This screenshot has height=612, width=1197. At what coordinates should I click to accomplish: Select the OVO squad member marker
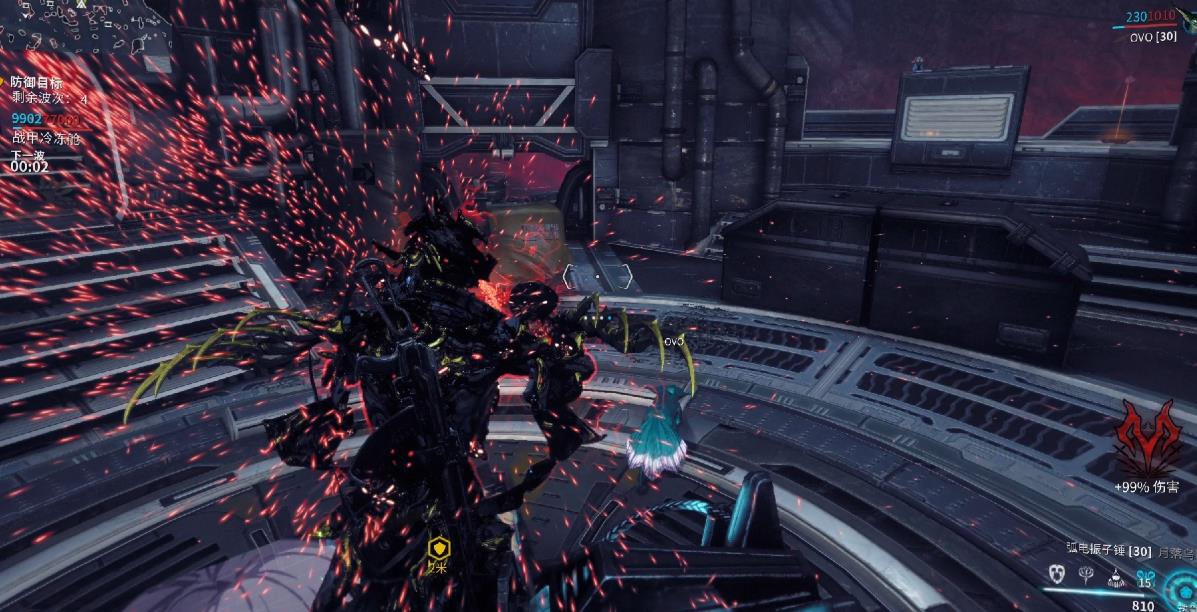(x=673, y=341)
